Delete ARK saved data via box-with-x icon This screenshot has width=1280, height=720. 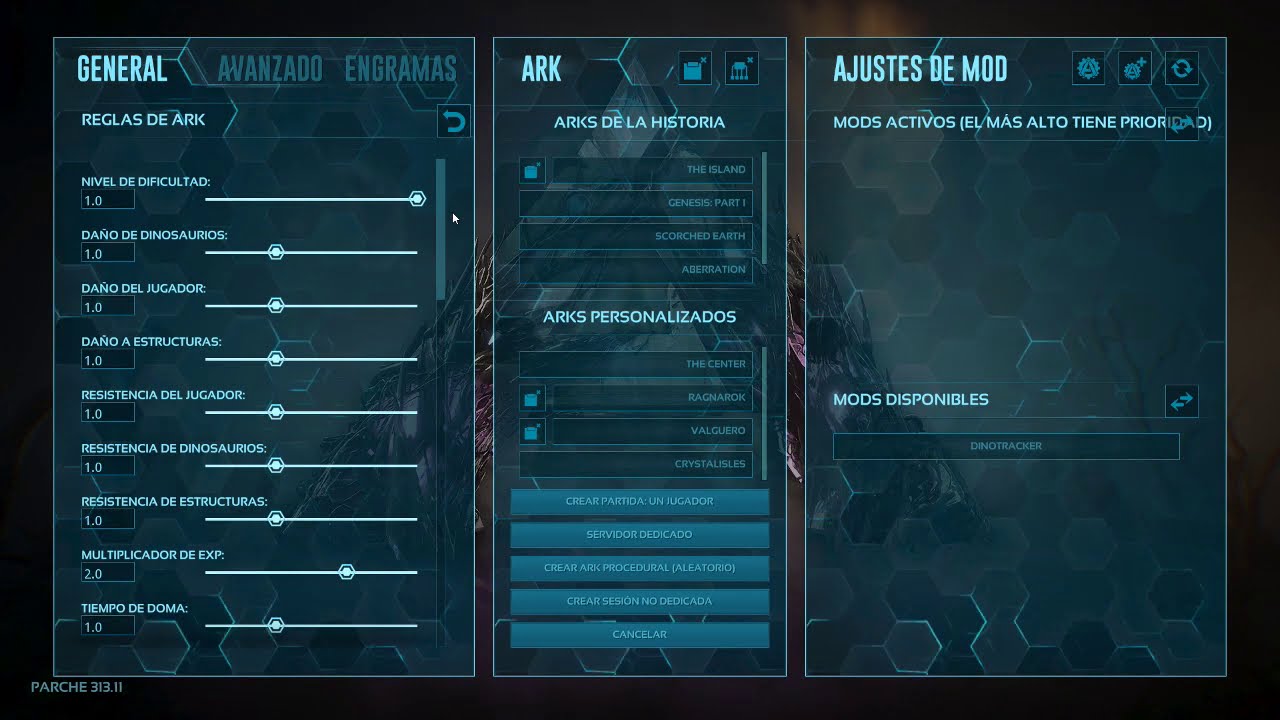[695, 67]
